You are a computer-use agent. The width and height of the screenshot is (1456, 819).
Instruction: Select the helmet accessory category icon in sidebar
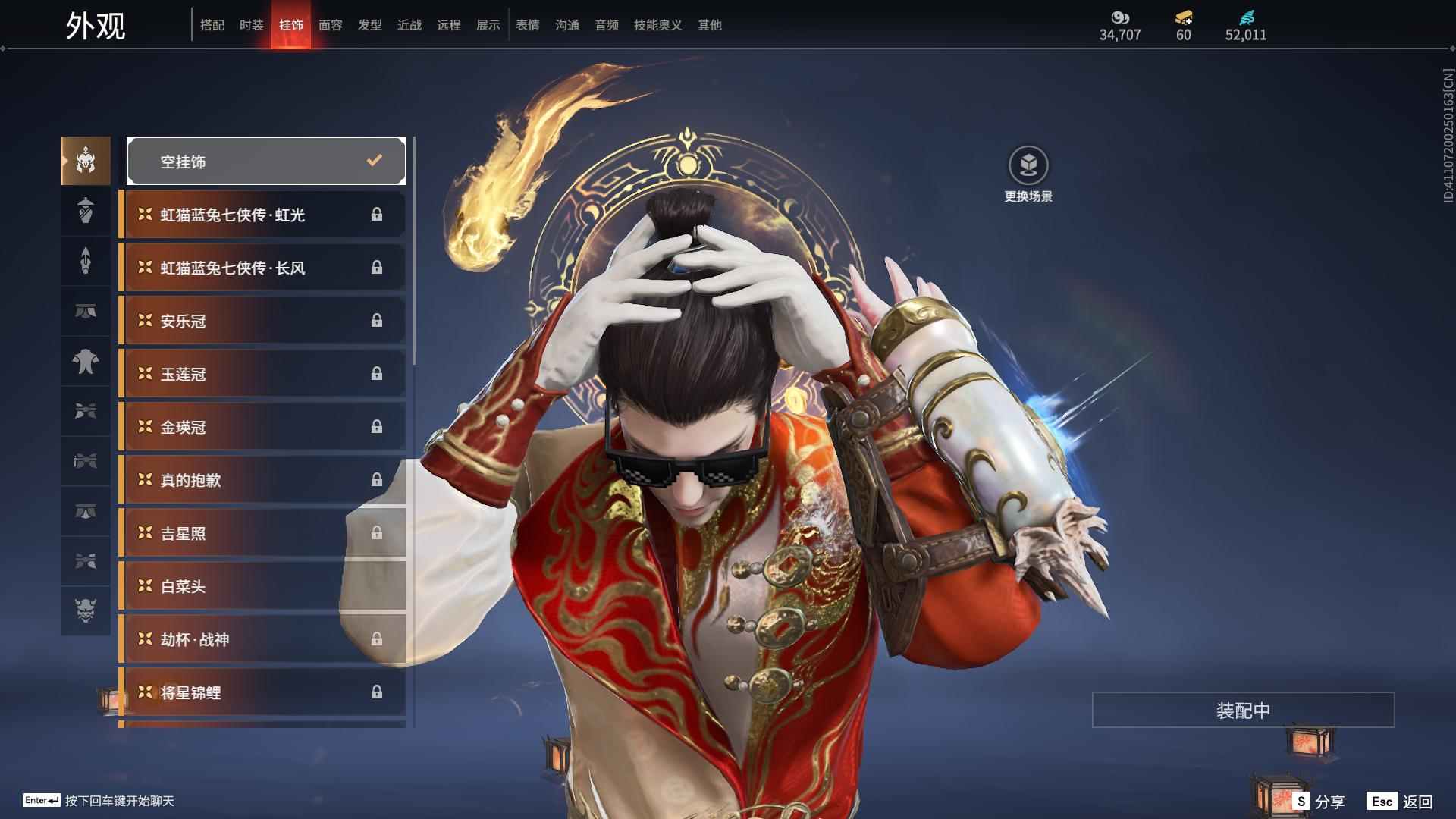[x=85, y=161]
